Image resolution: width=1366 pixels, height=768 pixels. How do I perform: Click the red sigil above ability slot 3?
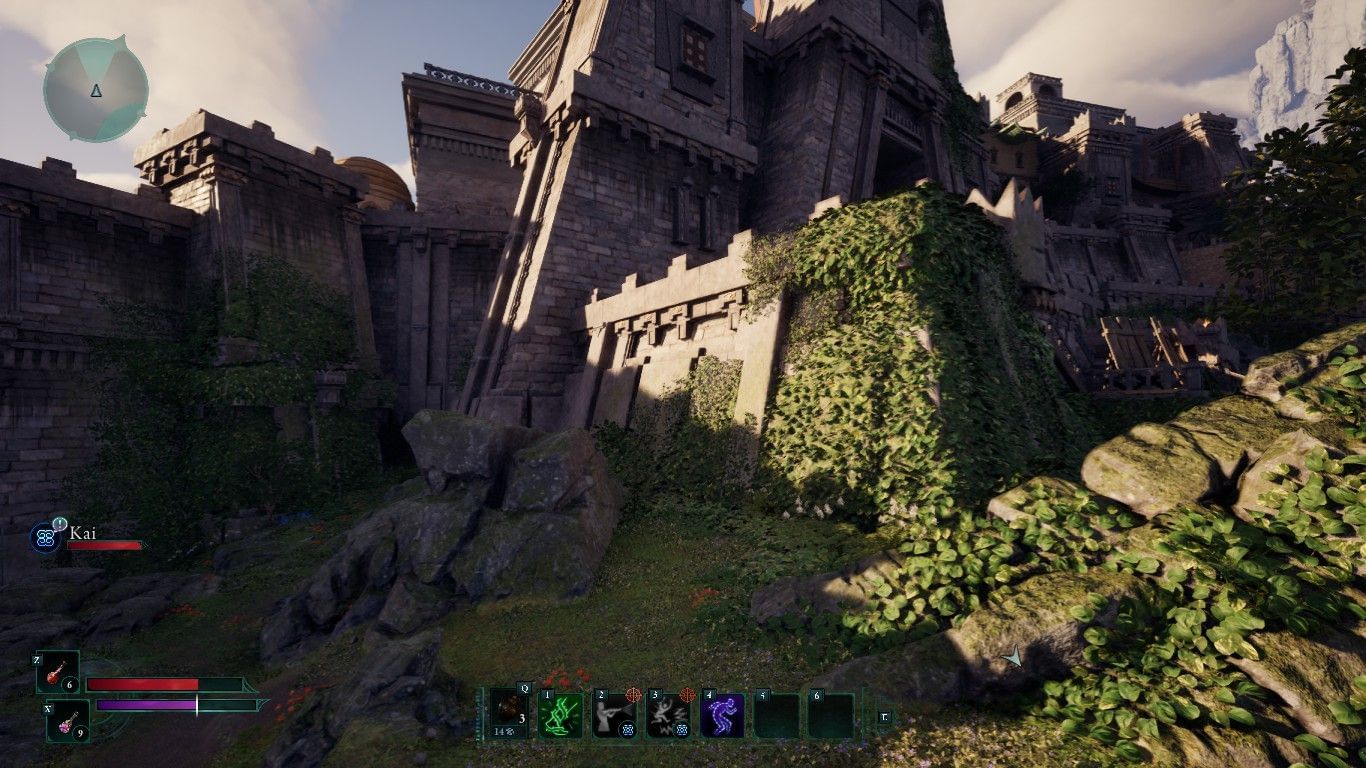coord(686,696)
